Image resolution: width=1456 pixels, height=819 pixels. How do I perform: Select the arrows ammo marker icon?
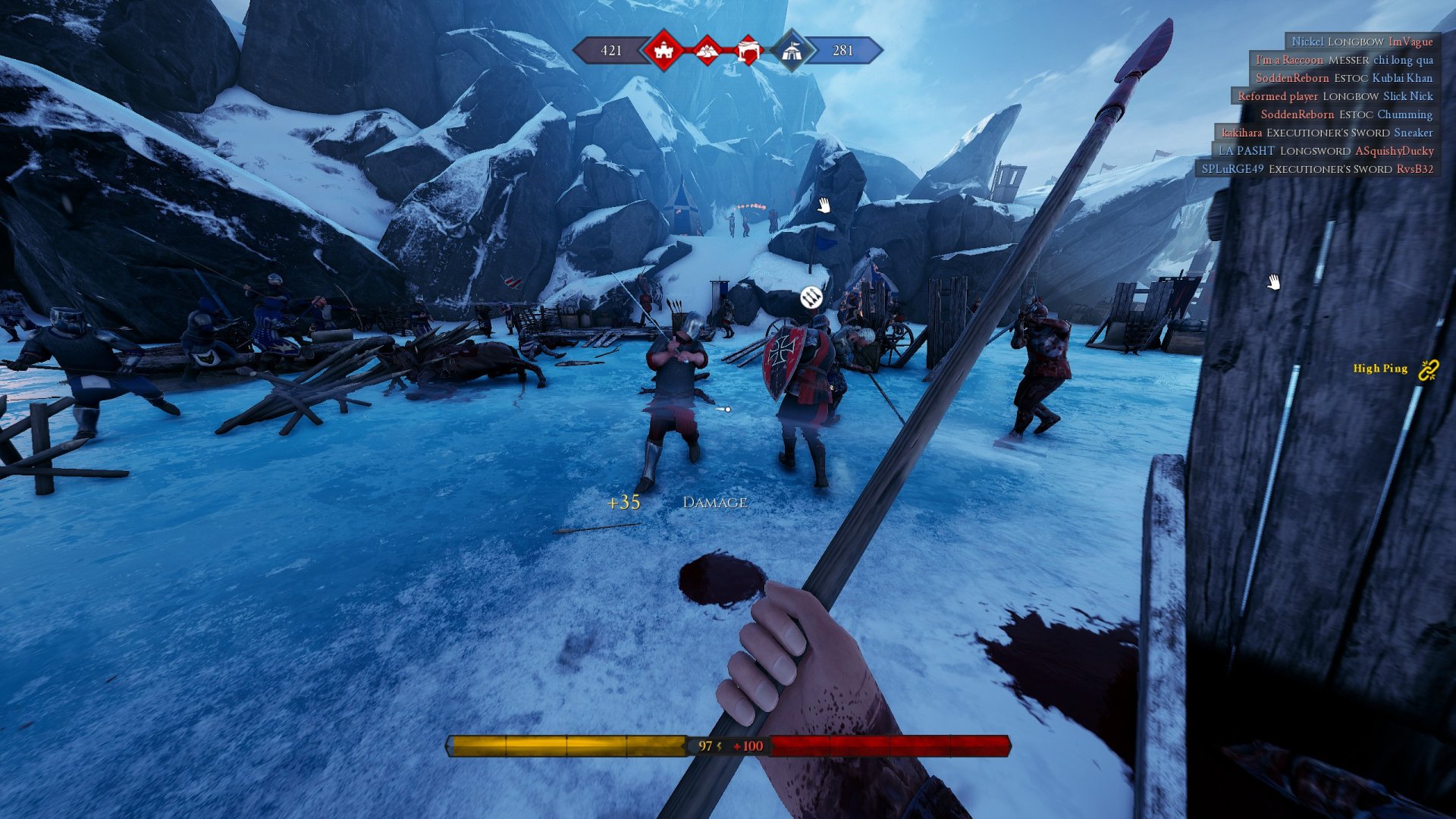(x=811, y=298)
